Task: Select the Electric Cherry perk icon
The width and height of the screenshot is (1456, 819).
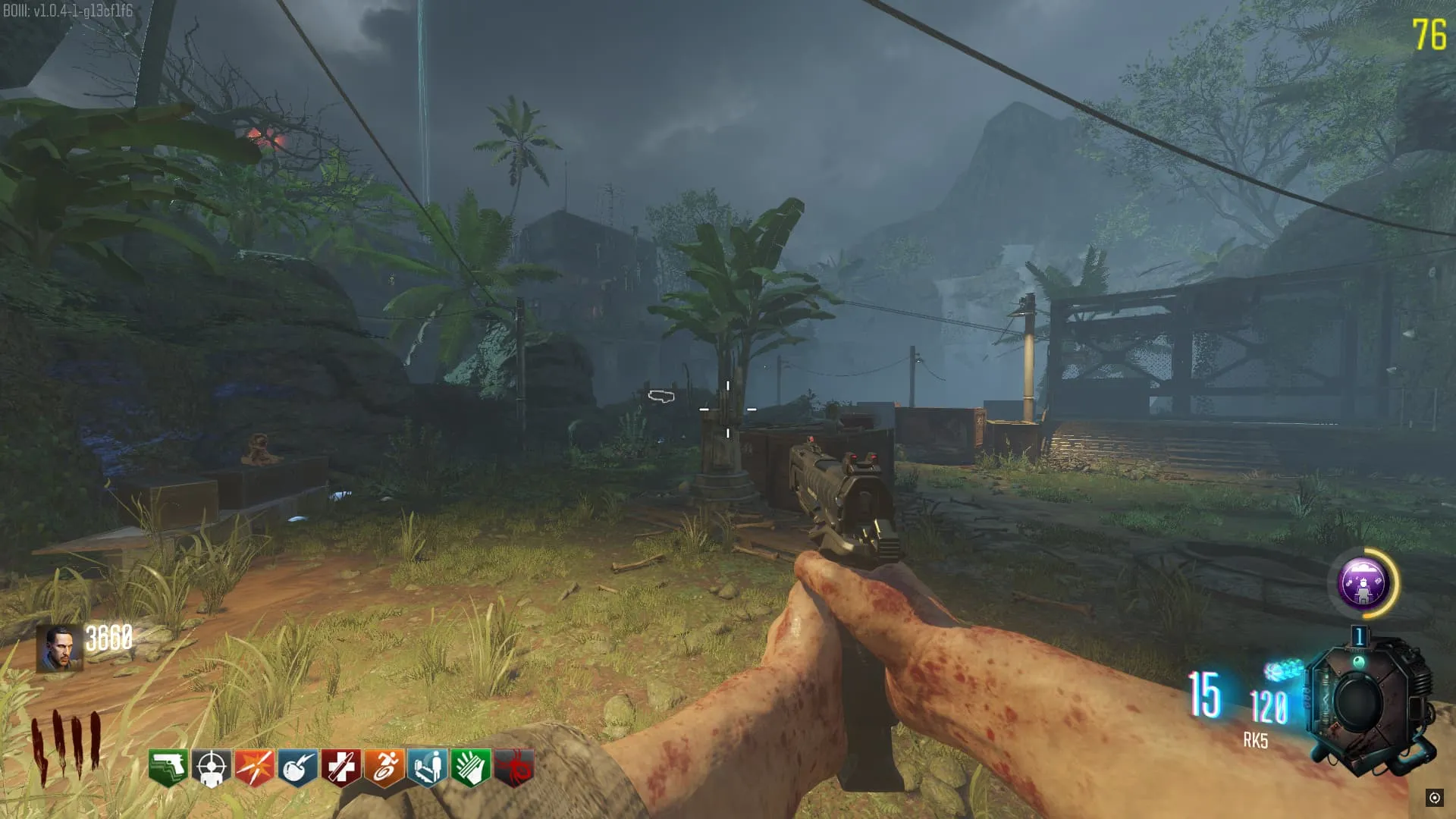Action: (x=297, y=767)
